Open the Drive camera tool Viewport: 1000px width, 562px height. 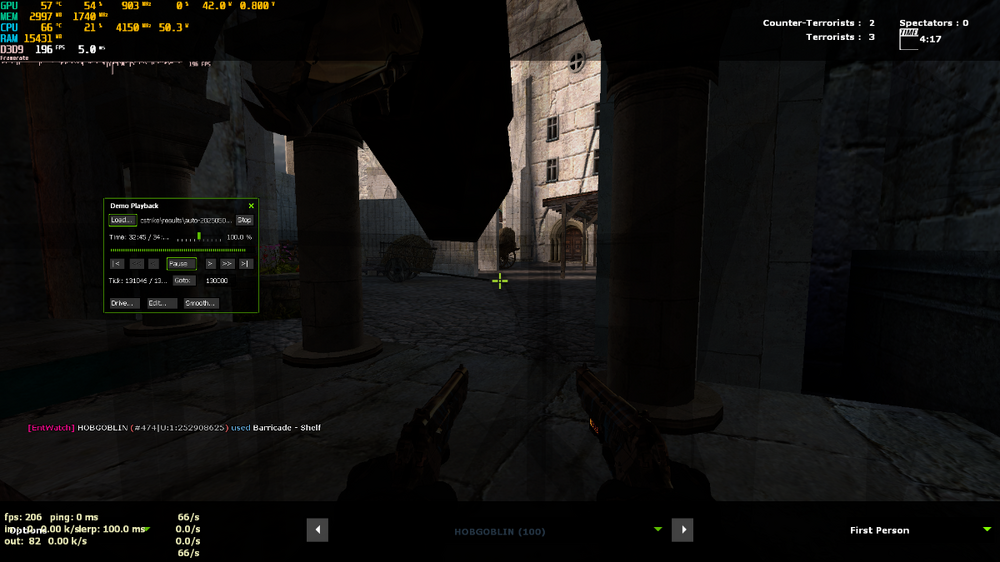[122, 303]
